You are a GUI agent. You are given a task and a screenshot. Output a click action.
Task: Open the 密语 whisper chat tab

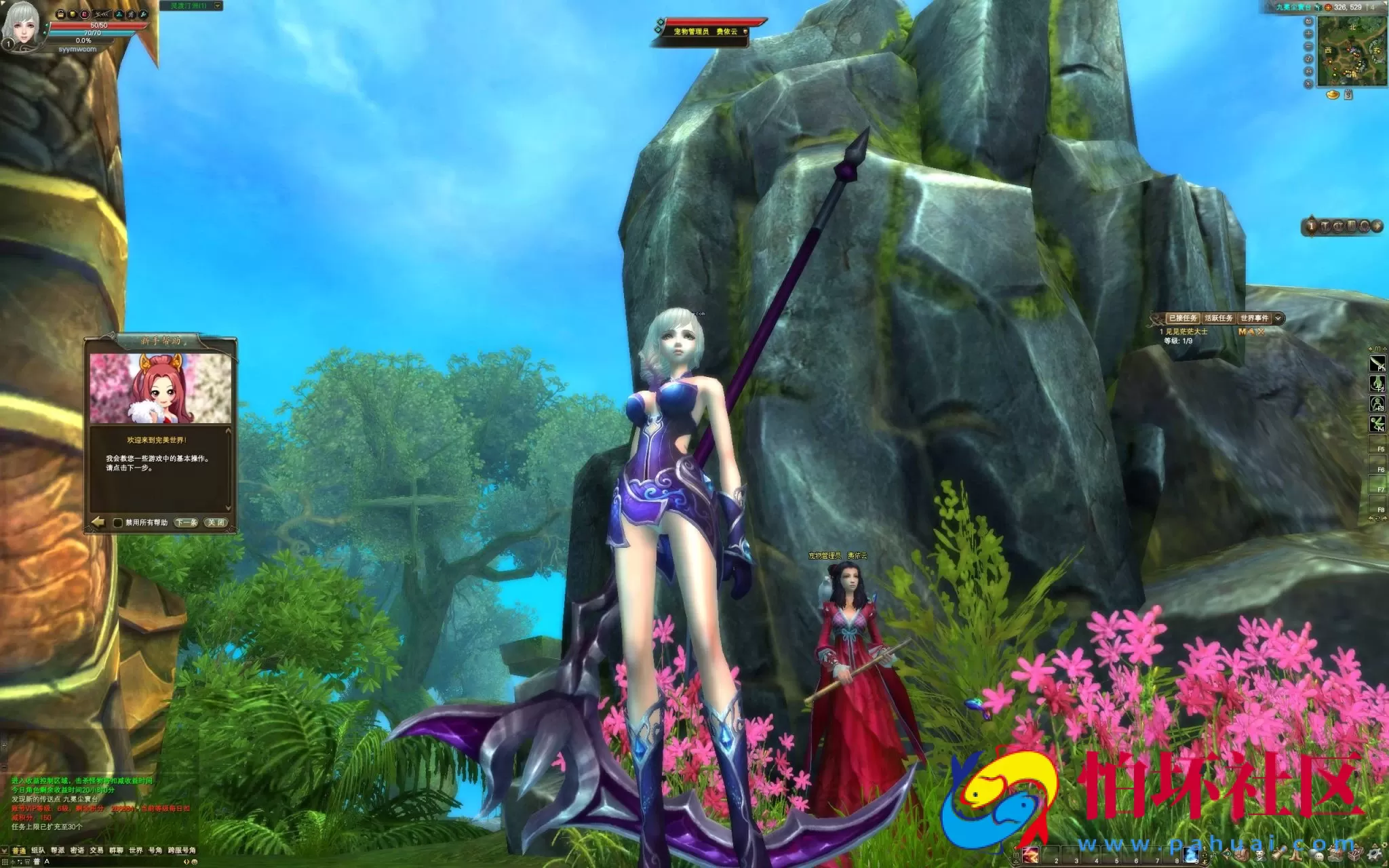(77, 850)
